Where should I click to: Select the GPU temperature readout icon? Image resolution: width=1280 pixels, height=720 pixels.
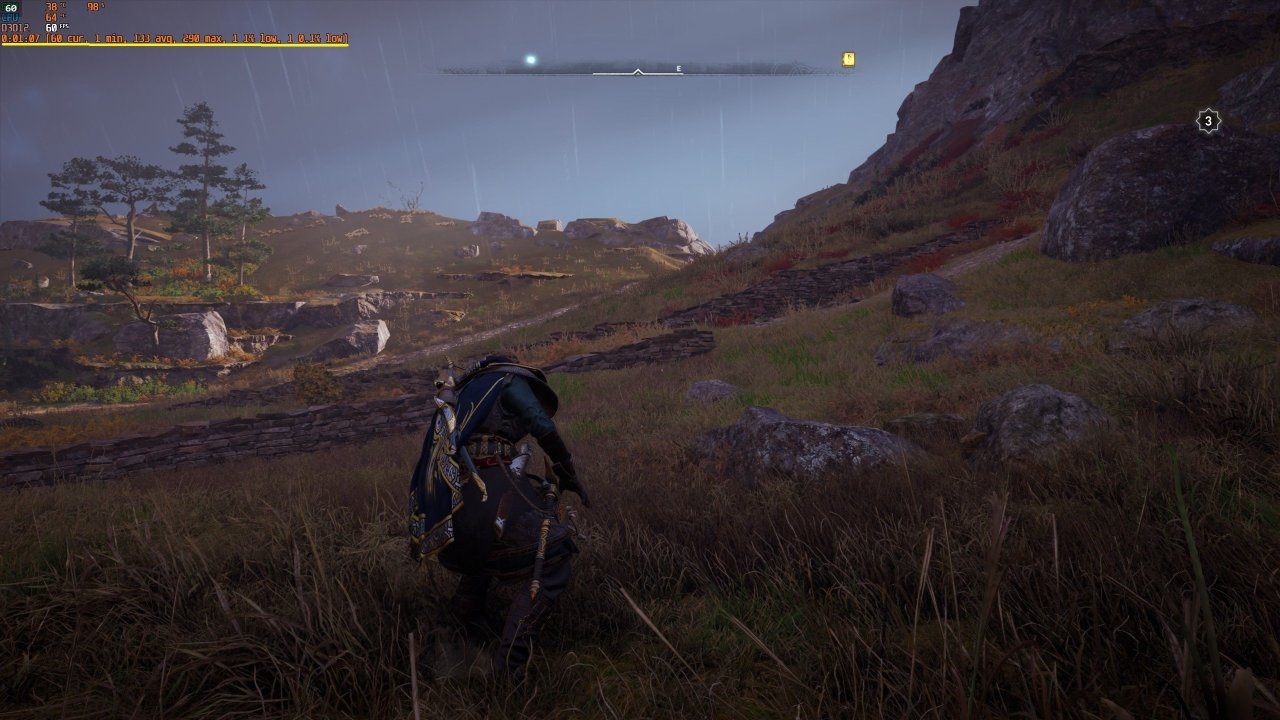point(10,9)
